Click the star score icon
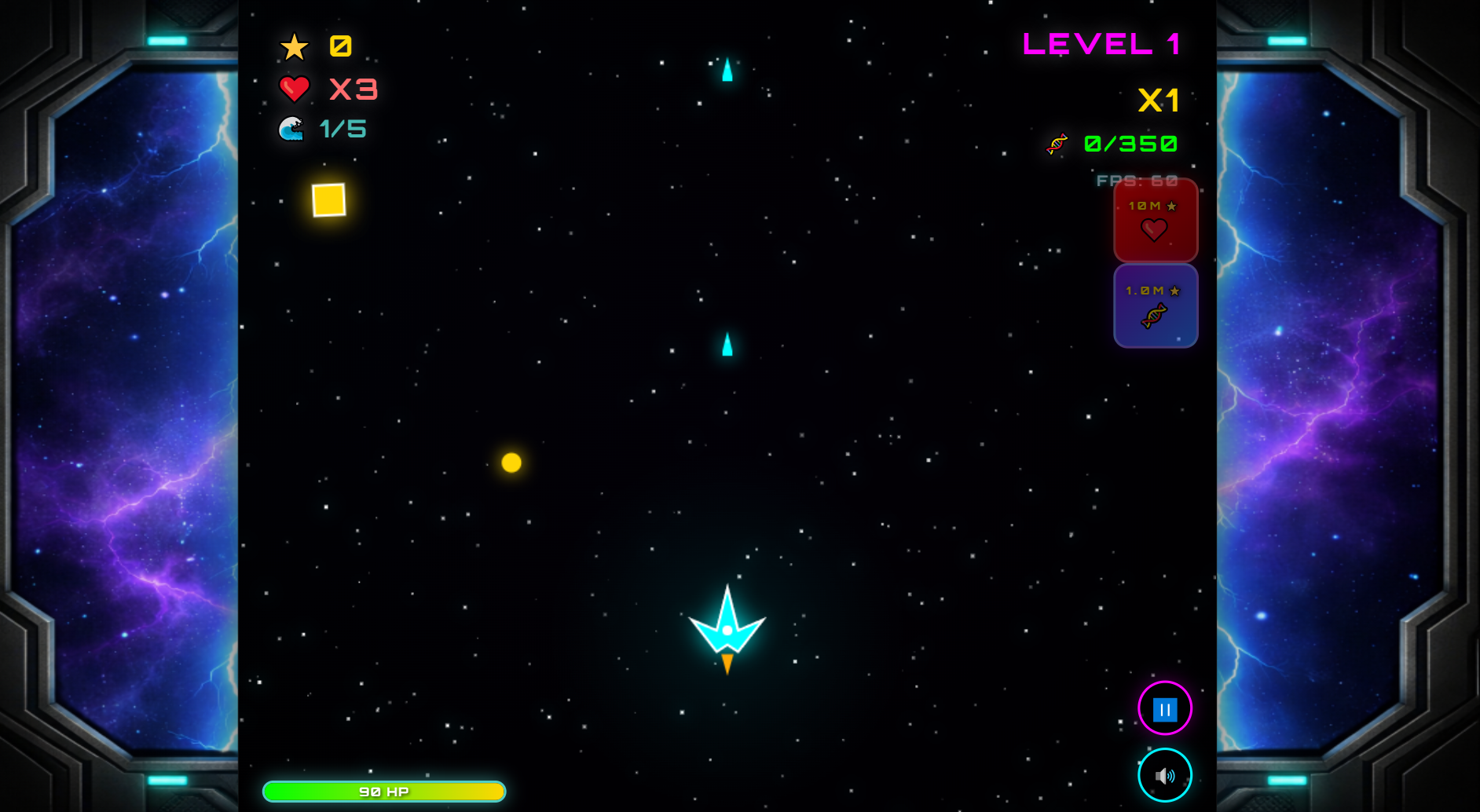The width and height of the screenshot is (1480, 812). [295, 46]
